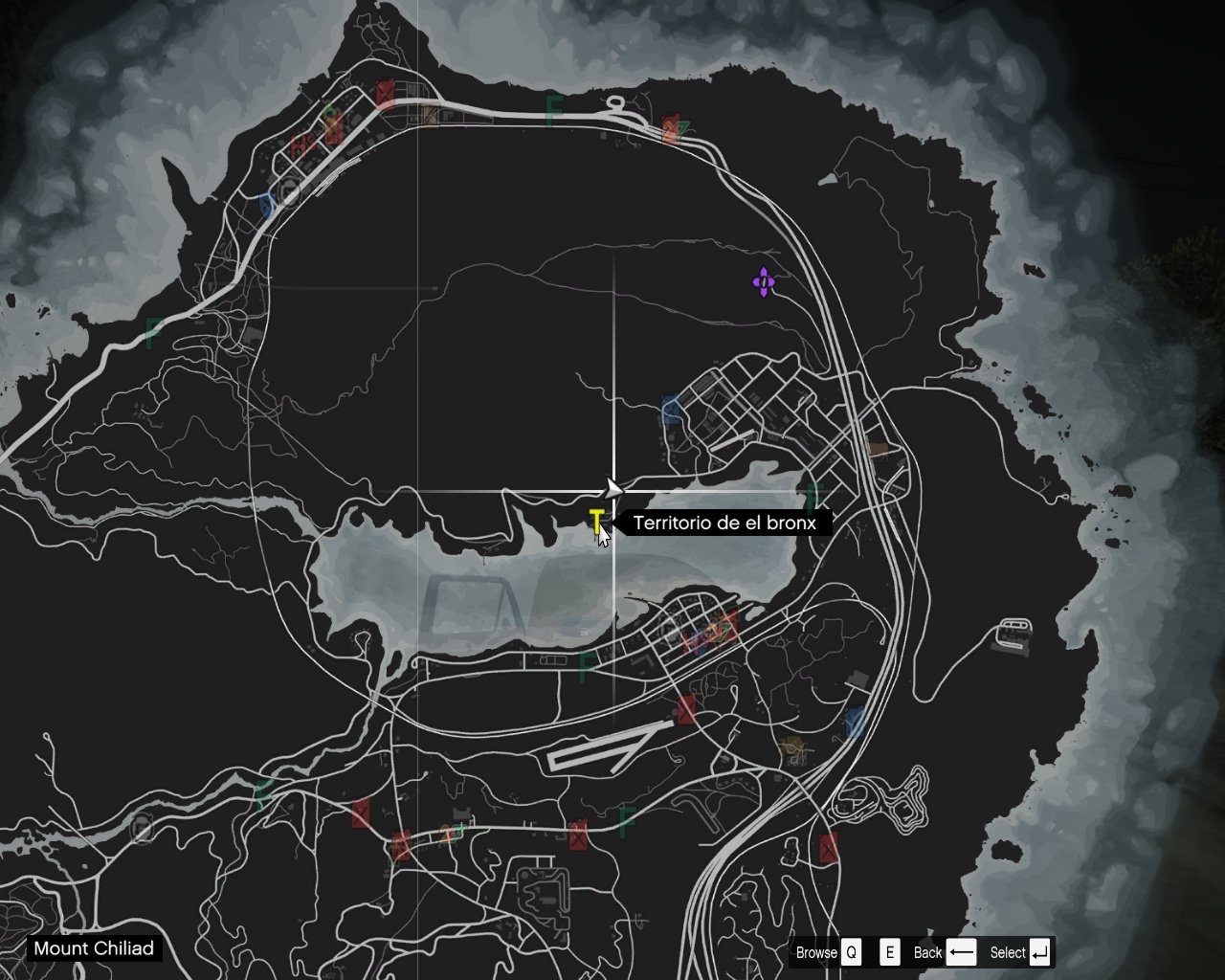Select the red H marker in Paleto Bay

click(300, 147)
